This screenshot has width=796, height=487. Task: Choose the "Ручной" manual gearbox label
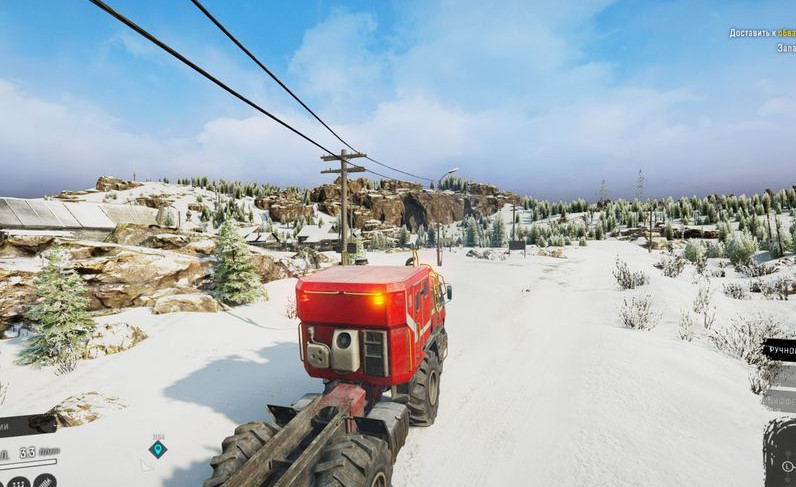(x=780, y=350)
